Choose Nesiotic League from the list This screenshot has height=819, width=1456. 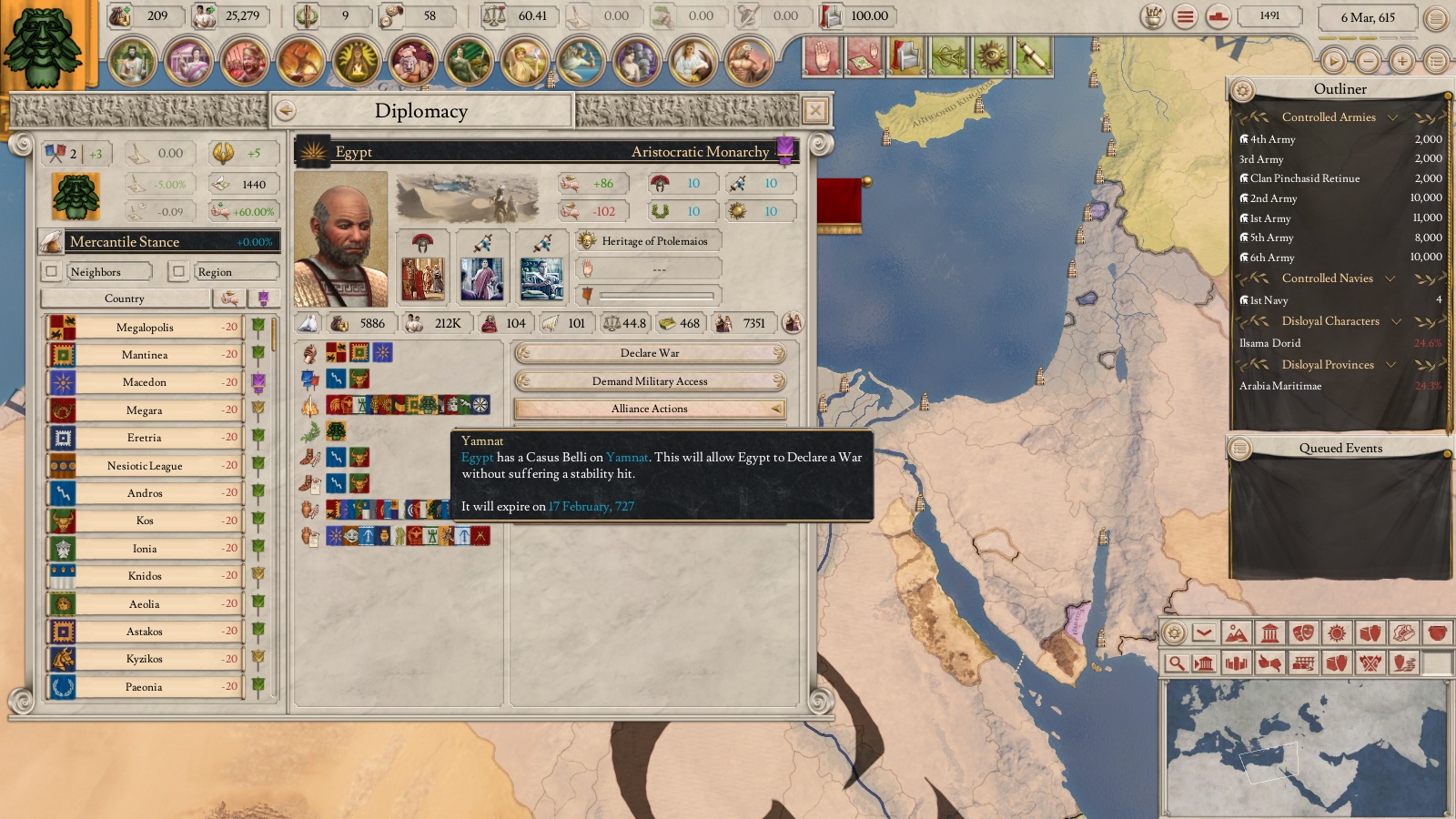pos(145,466)
